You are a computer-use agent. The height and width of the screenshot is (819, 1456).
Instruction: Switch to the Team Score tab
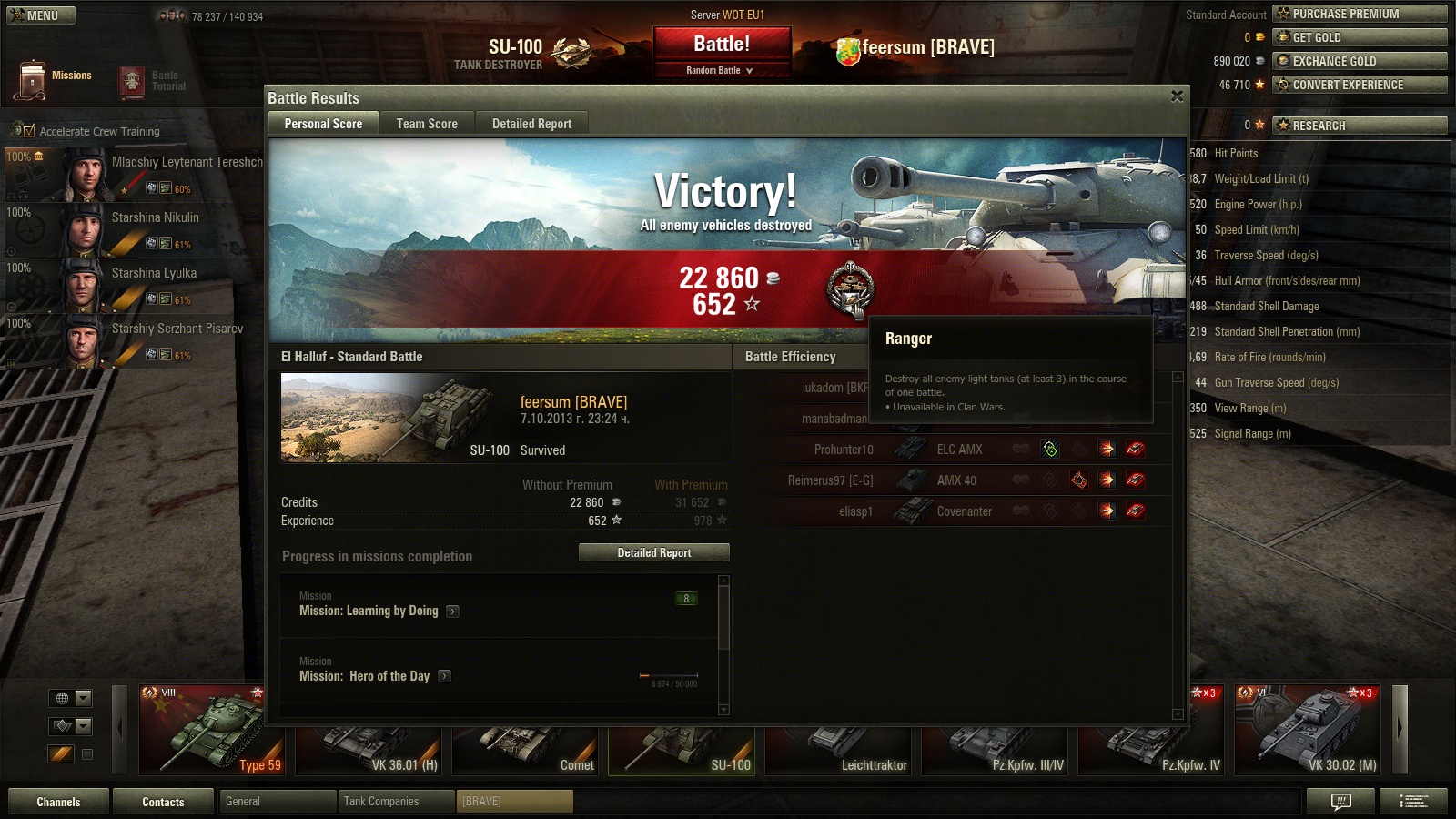427,124
